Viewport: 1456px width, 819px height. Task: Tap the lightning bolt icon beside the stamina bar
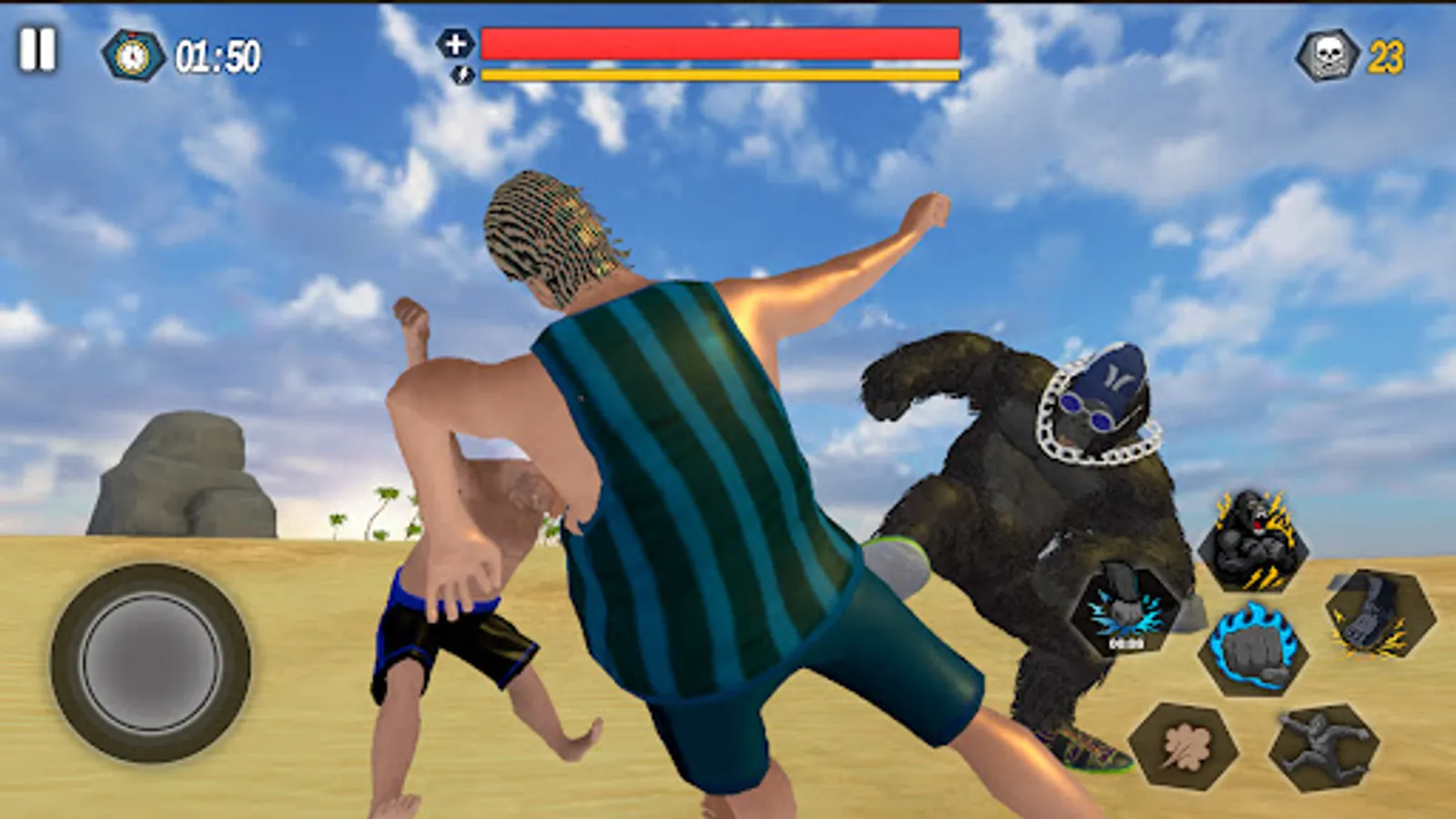458,75
